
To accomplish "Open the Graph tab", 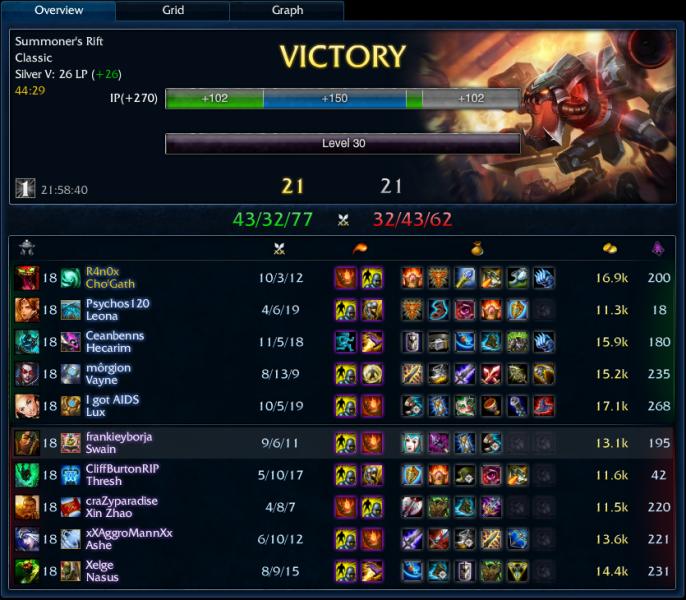I will click(287, 11).
